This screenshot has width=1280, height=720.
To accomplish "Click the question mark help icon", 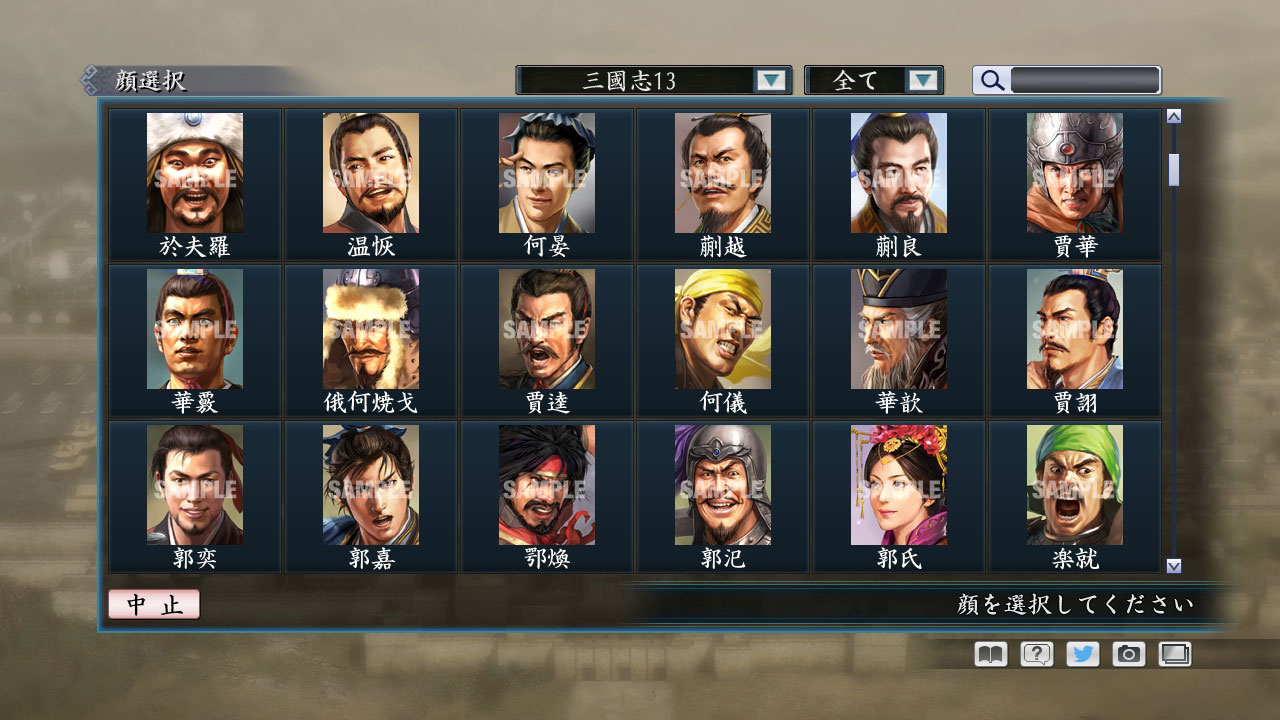I will point(1035,654).
